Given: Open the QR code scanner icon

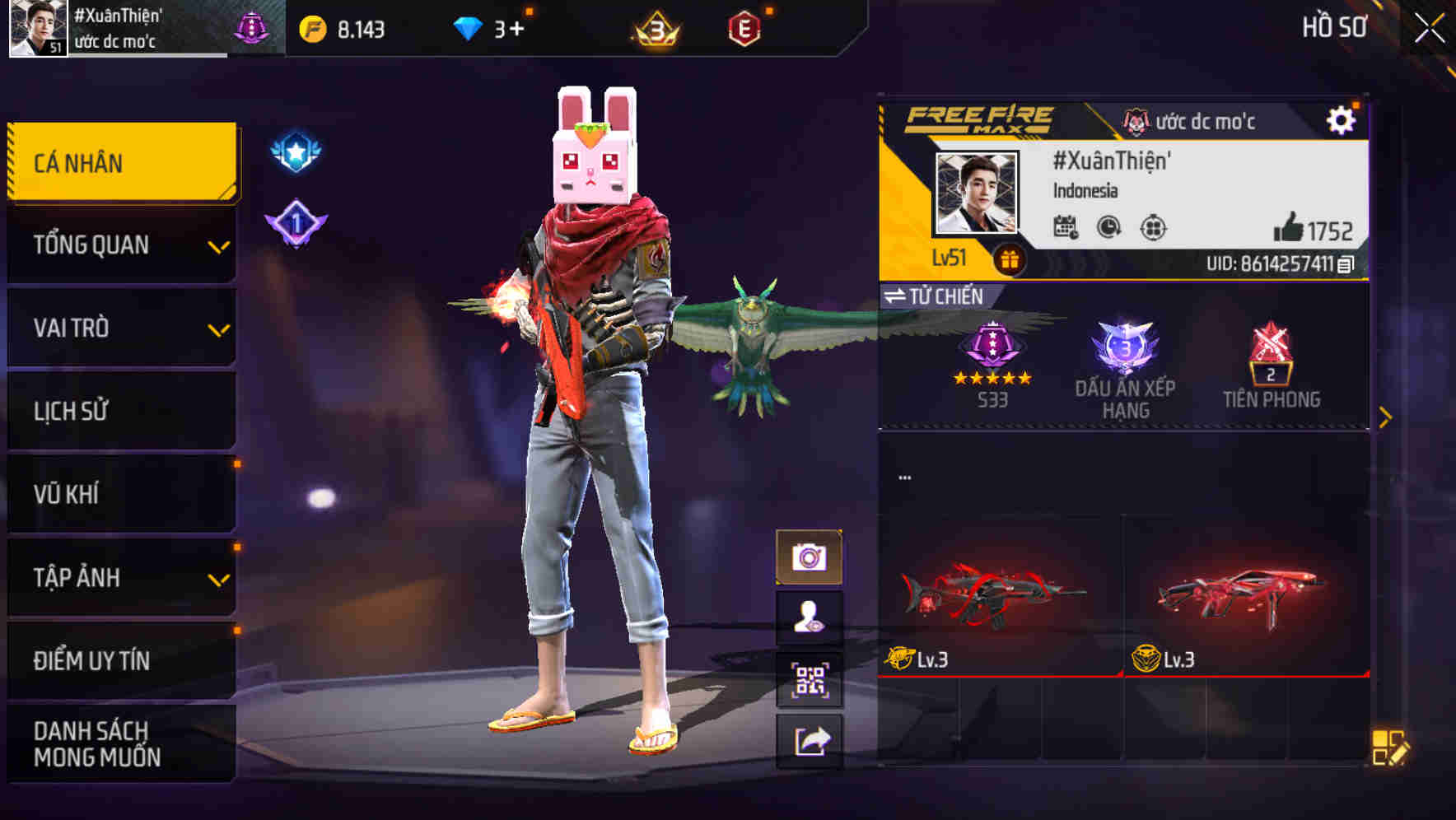Looking at the screenshot, I should tap(811, 677).
